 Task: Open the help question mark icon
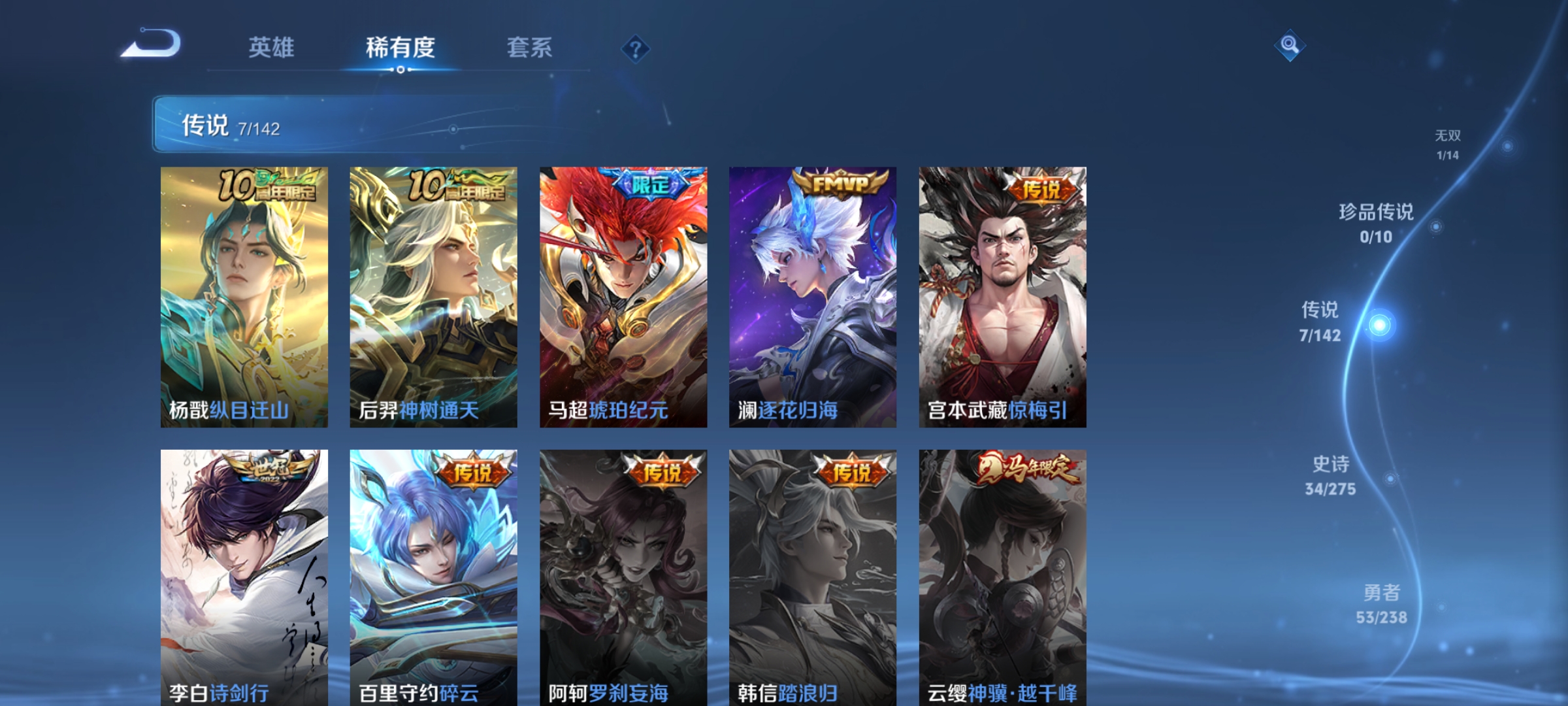pyautogui.click(x=637, y=48)
